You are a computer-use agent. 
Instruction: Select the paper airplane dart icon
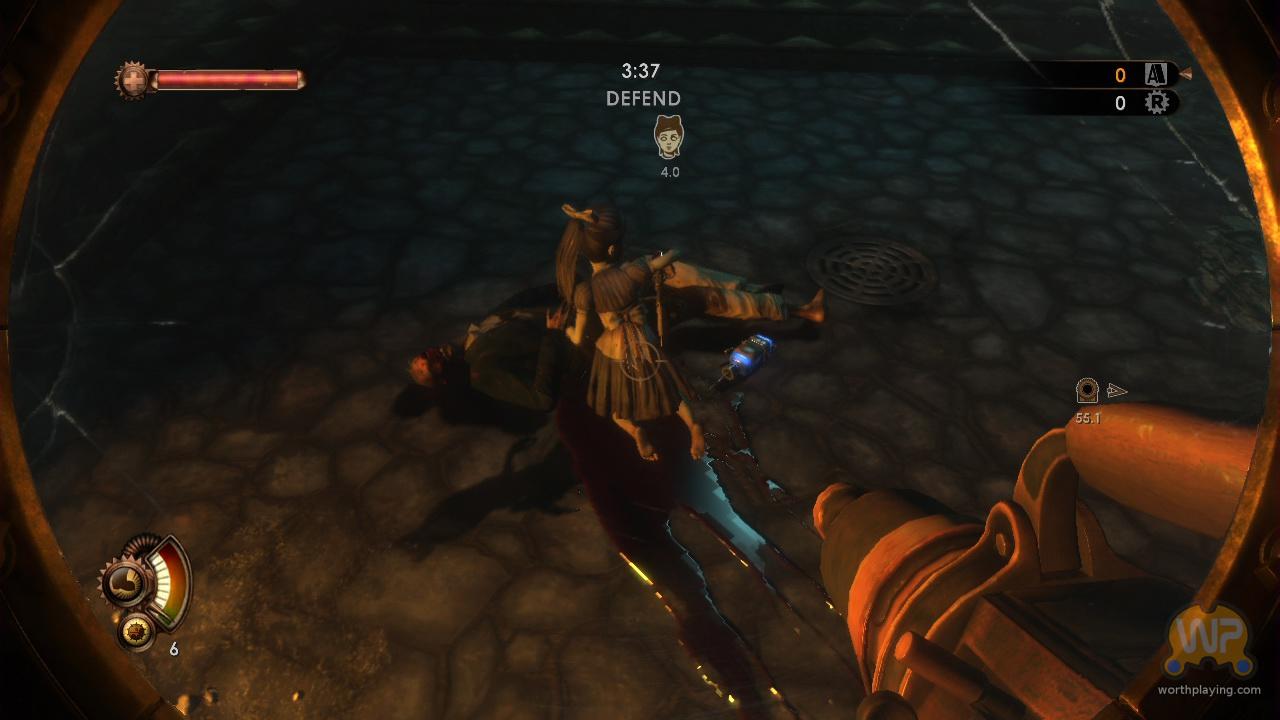(1117, 390)
